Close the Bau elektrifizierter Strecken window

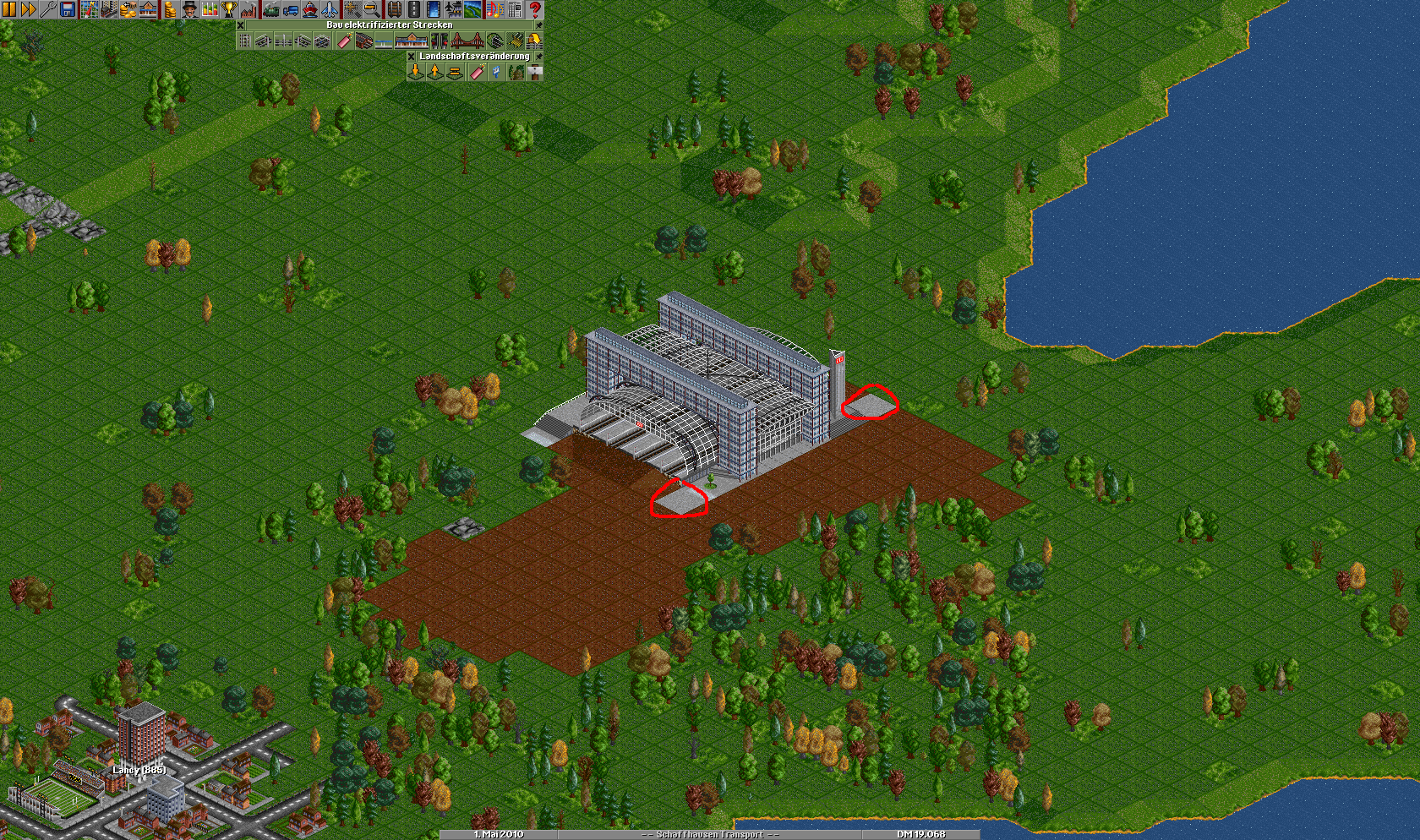(241, 25)
